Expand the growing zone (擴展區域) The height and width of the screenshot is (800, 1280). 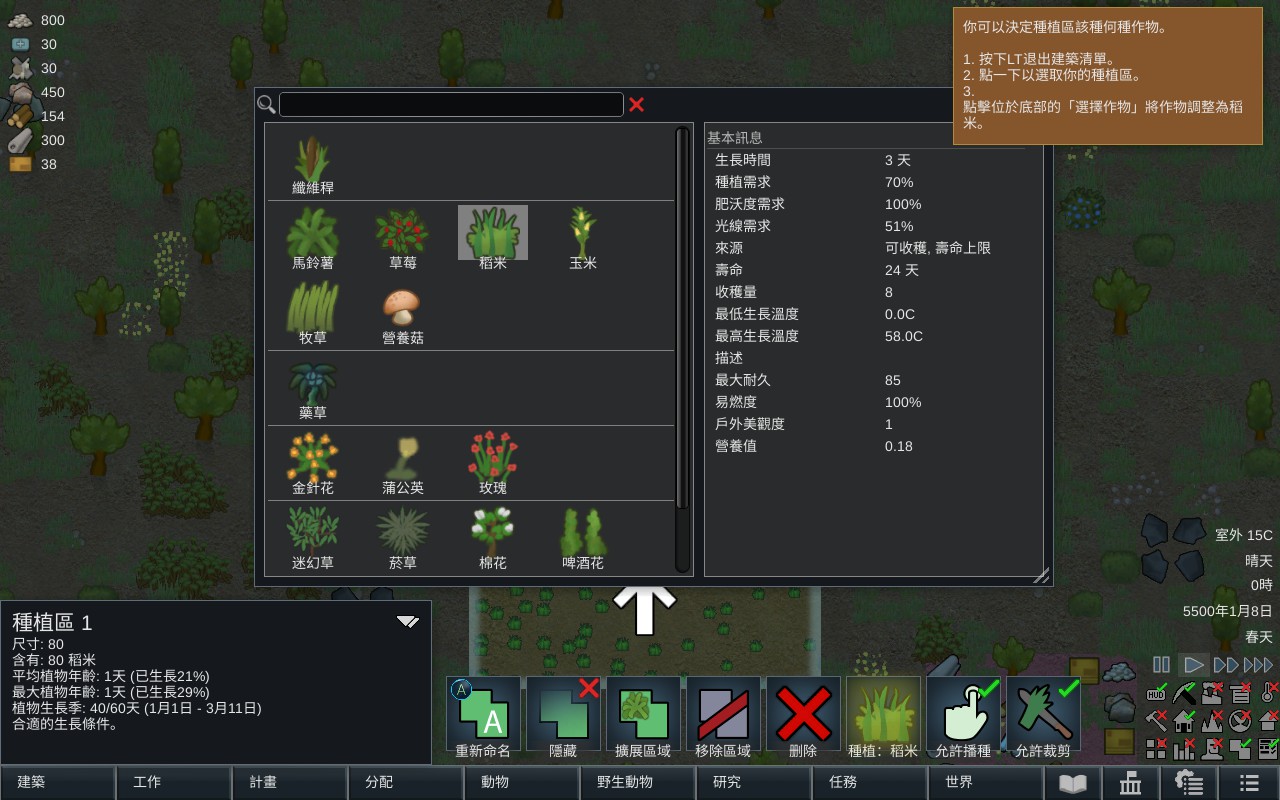click(643, 714)
